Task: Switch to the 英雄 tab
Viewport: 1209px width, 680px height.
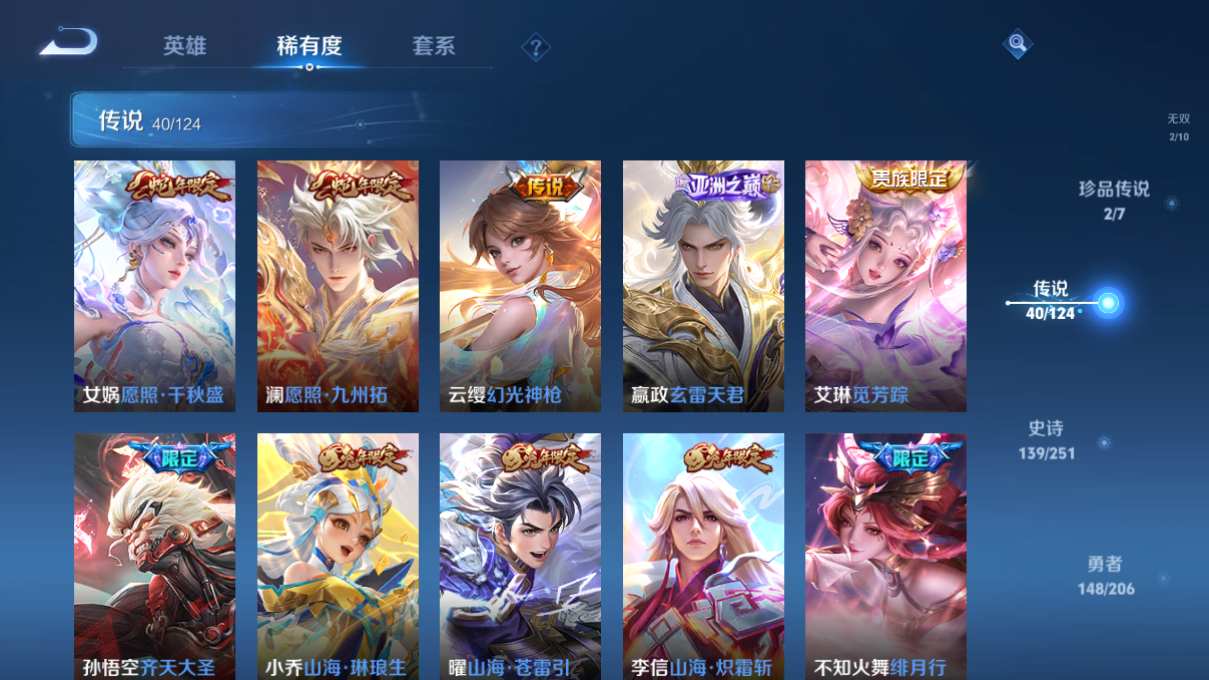Action: tap(185, 46)
